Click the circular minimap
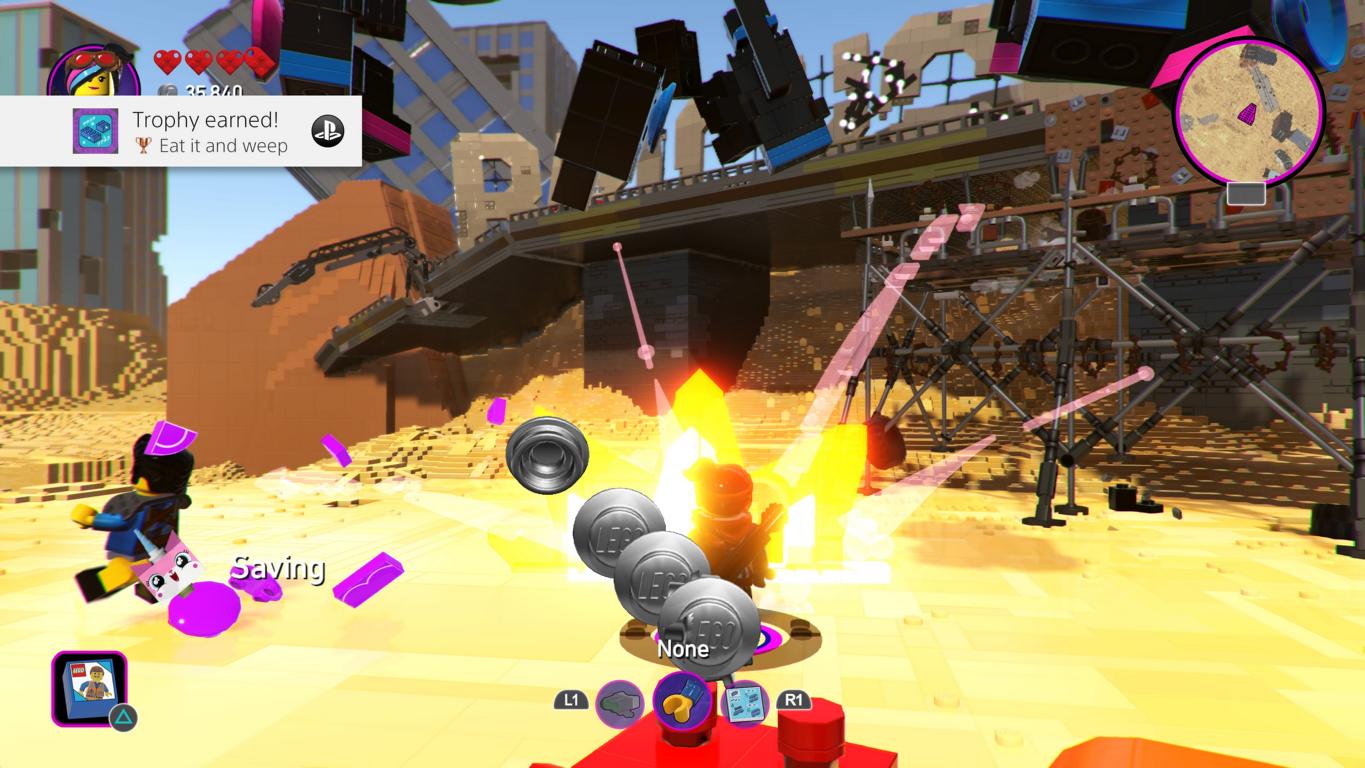The height and width of the screenshot is (768, 1365). pos(1247,113)
